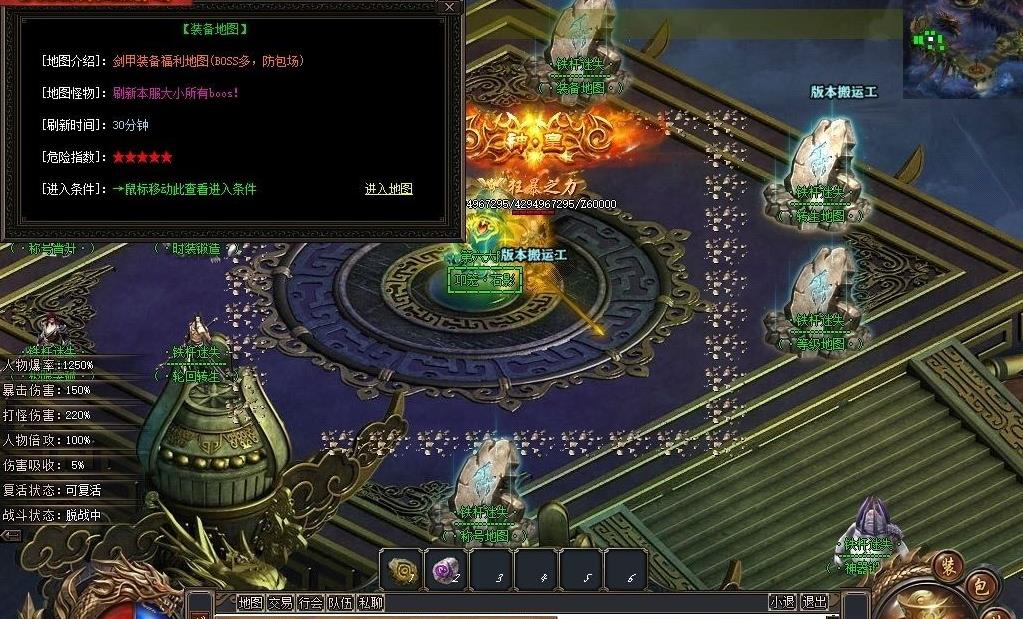Click the 退出 exit button

[815, 602]
